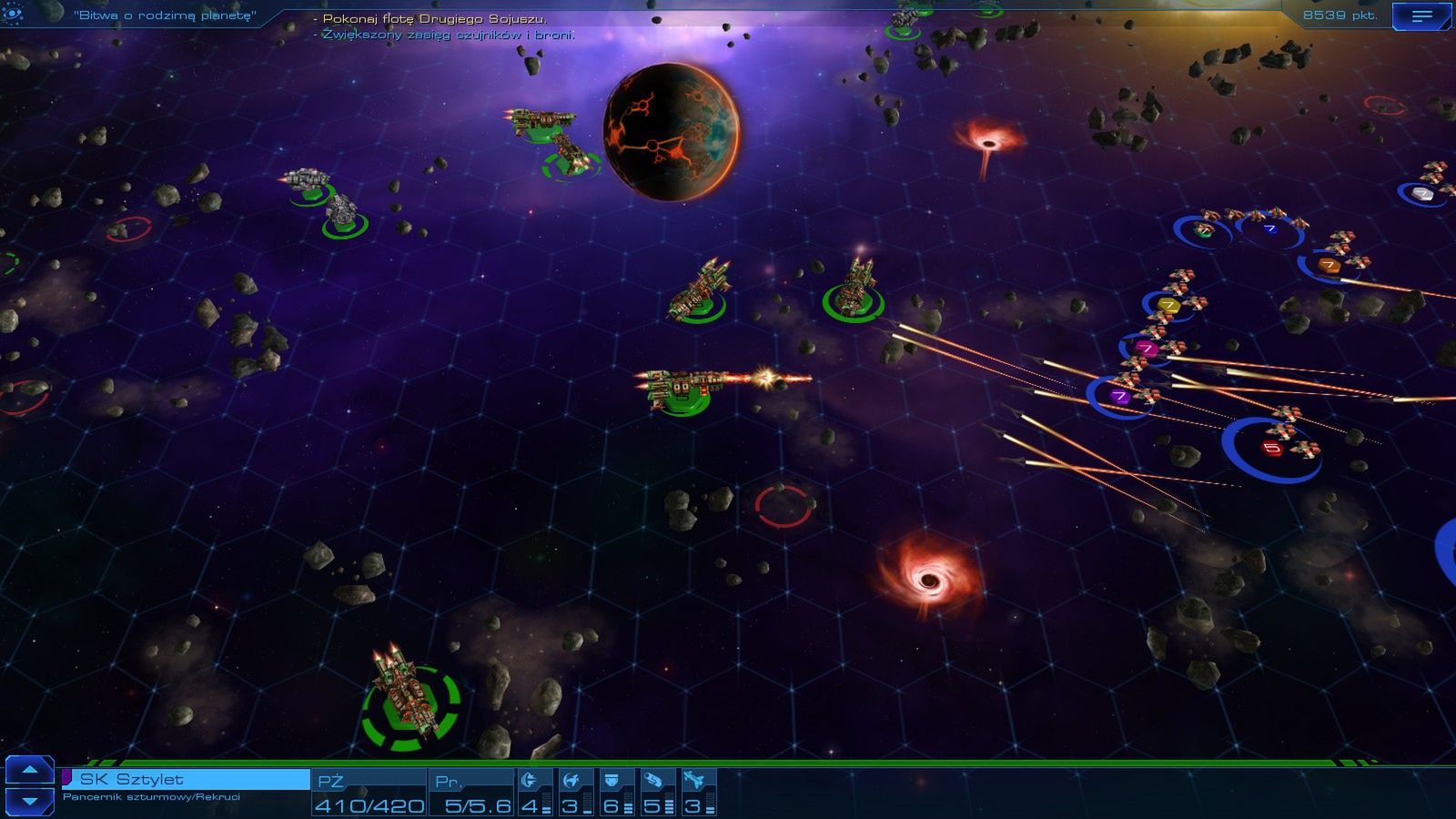The width and height of the screenshot is (1456, 819).
Task: Click the torpedo weapon stat icon showing 5
Action: [x=653, y=779]
